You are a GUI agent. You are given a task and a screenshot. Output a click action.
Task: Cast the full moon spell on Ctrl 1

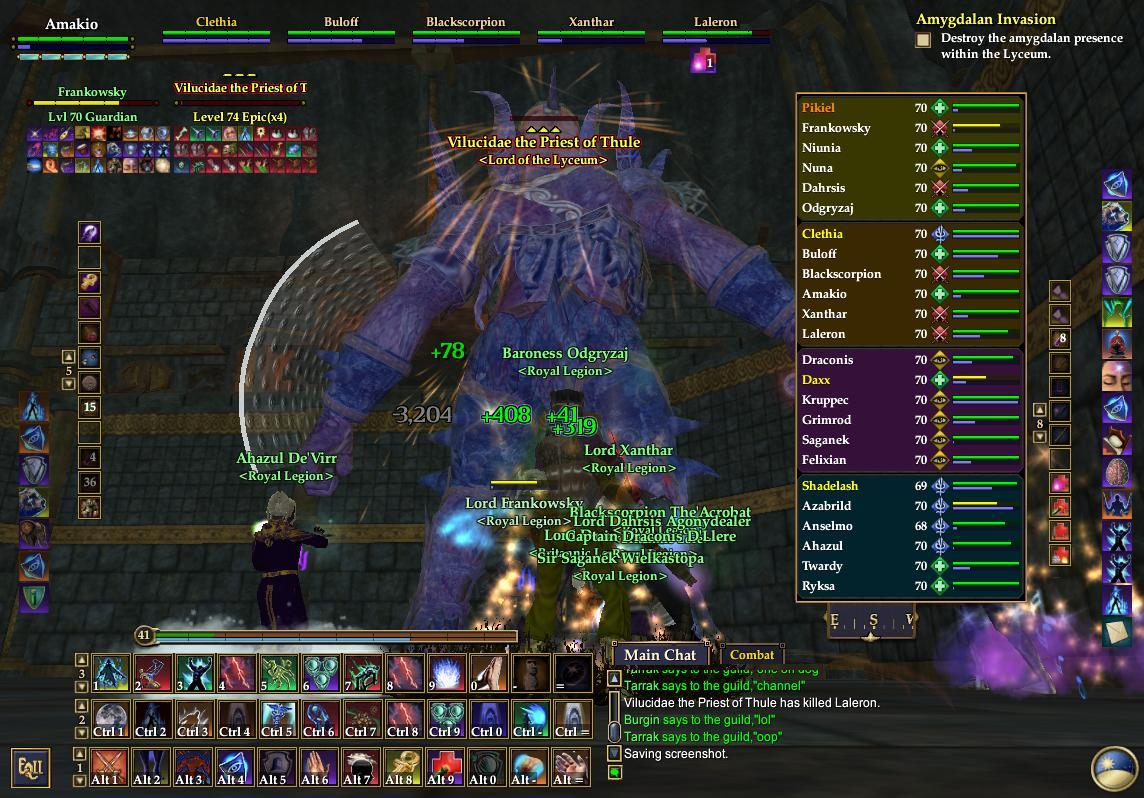pyautogui.click(x=111, y=719)
